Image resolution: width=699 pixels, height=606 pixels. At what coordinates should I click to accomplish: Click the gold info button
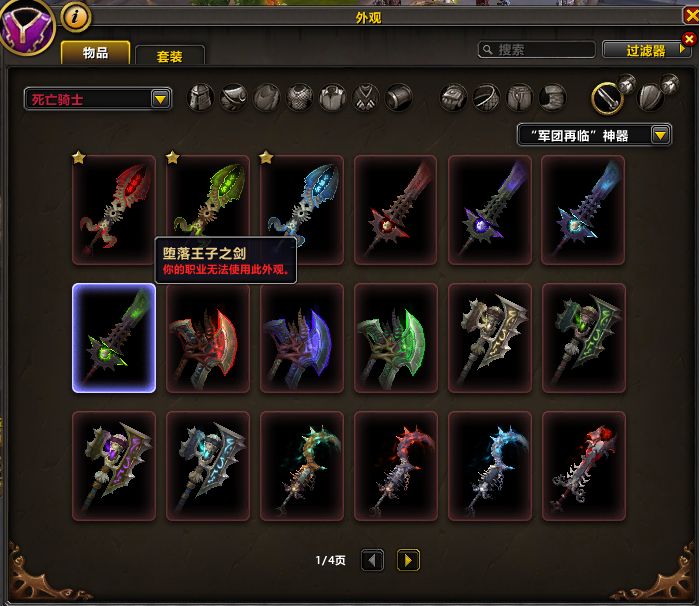tap(75, 16)
